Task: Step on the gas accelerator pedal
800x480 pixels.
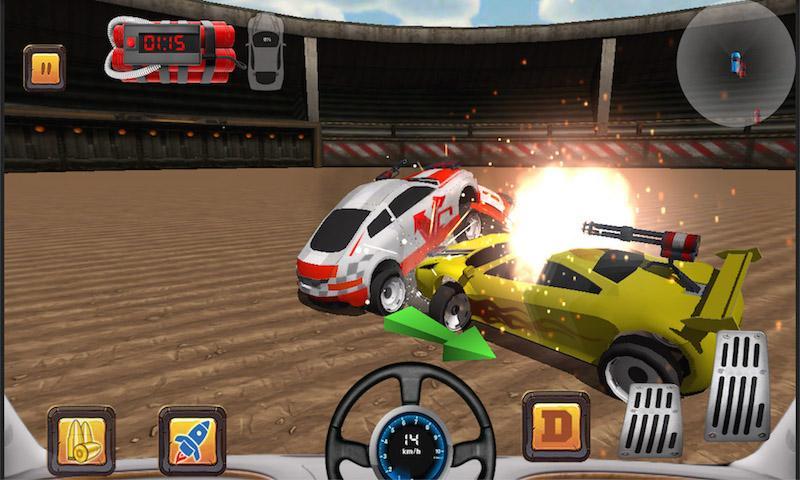Action: coord(736,386)
